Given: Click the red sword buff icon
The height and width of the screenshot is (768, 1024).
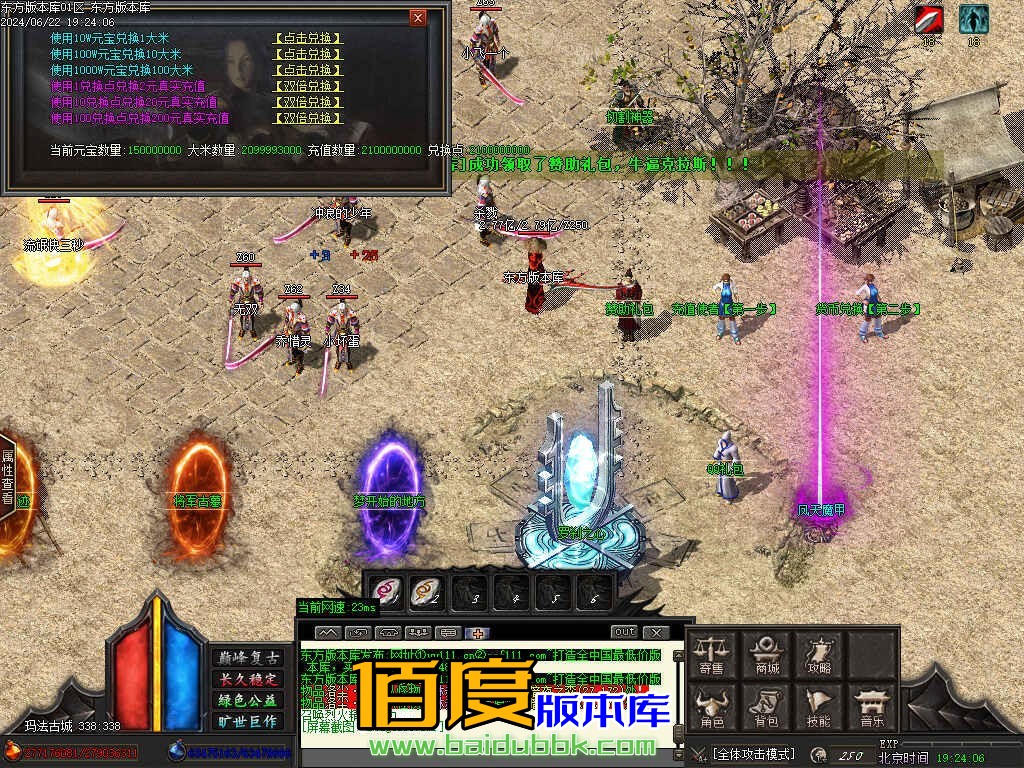Looking at the screenshot, I should pyautogui.click(x=929, y=19).
